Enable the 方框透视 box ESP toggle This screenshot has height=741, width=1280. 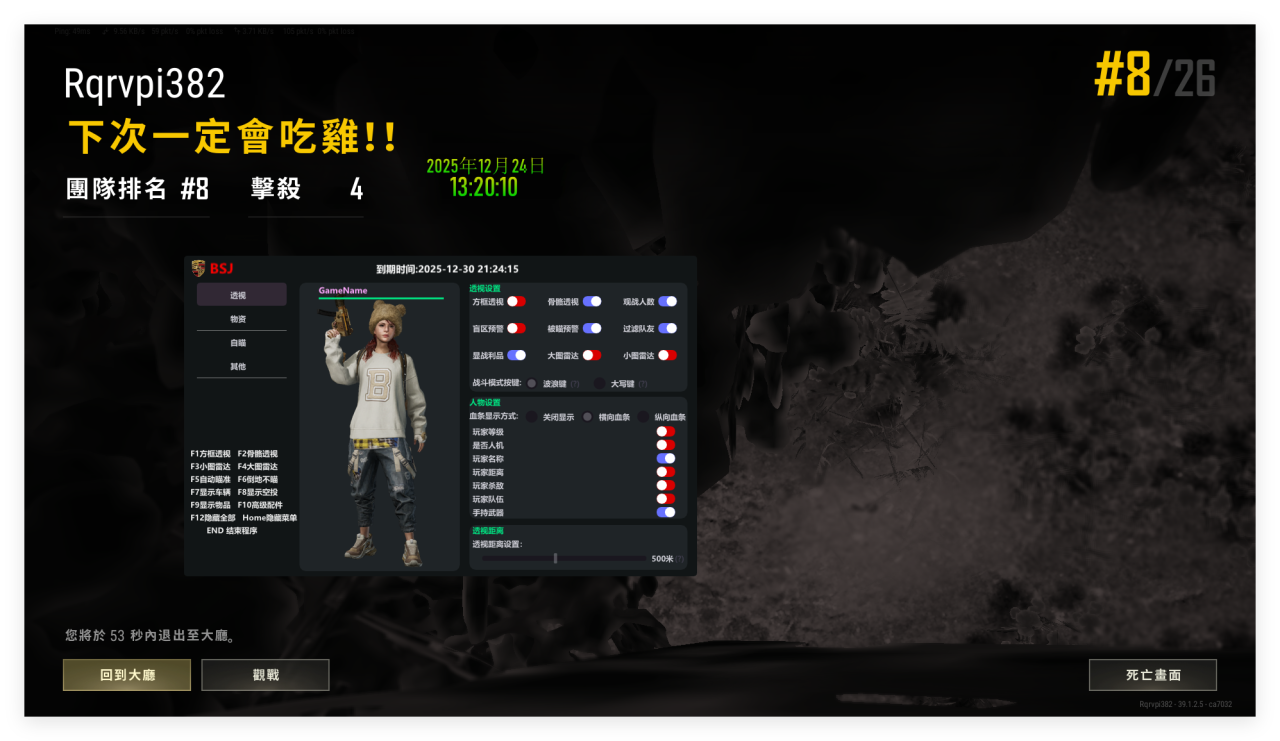coord(516,302)
